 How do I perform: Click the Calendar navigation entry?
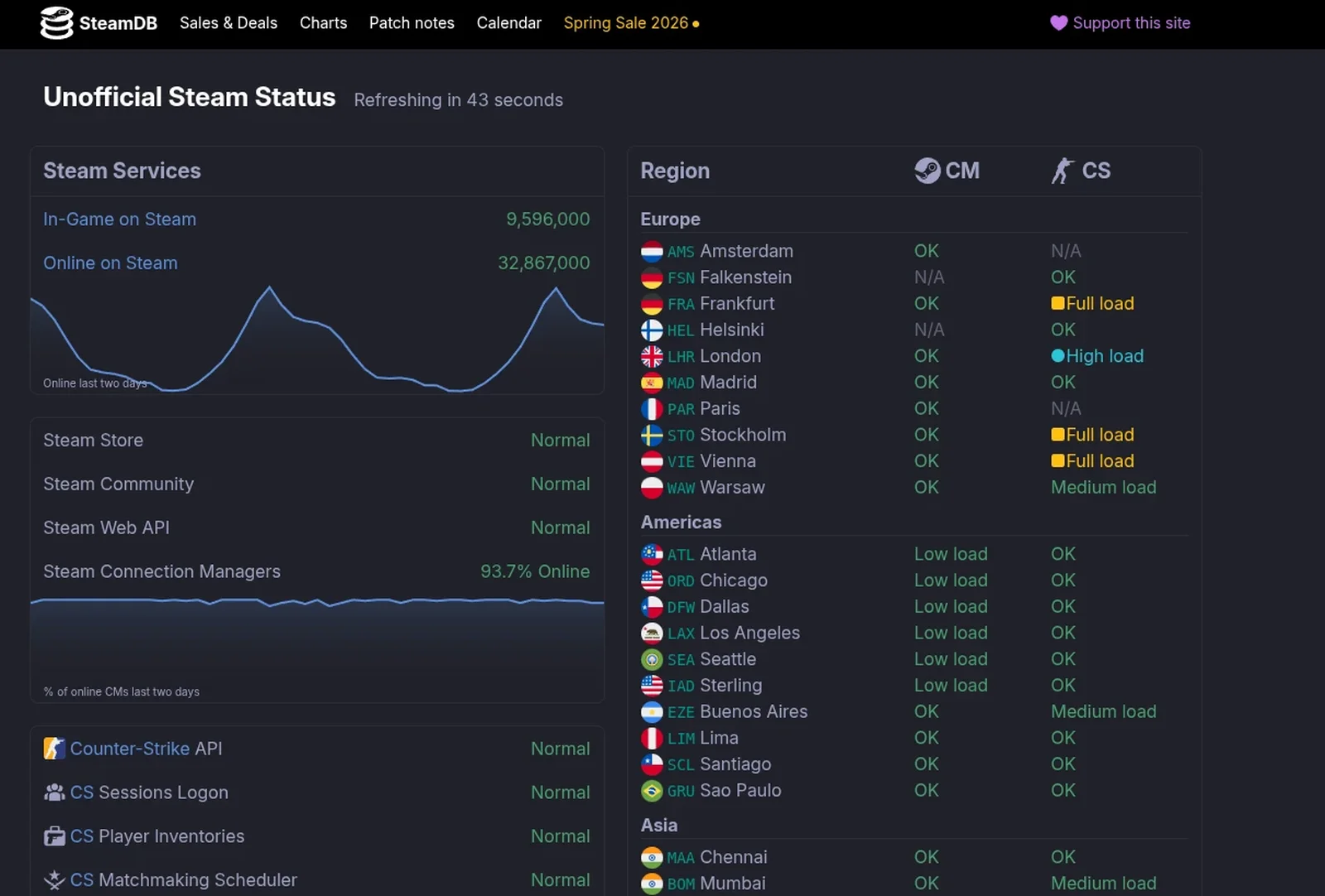coord(508,23)
